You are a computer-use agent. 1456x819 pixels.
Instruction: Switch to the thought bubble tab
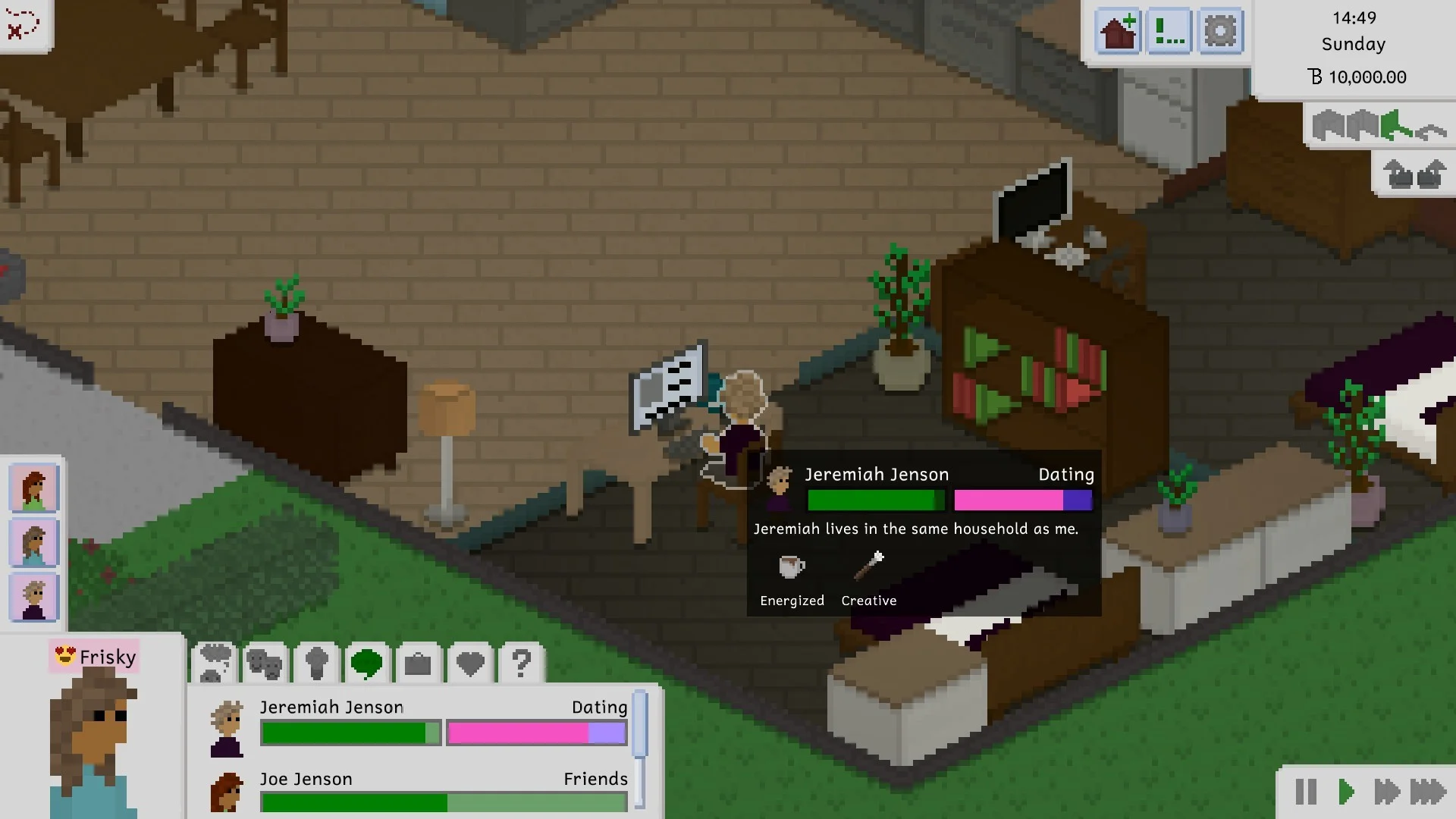[x=215, y=664]
